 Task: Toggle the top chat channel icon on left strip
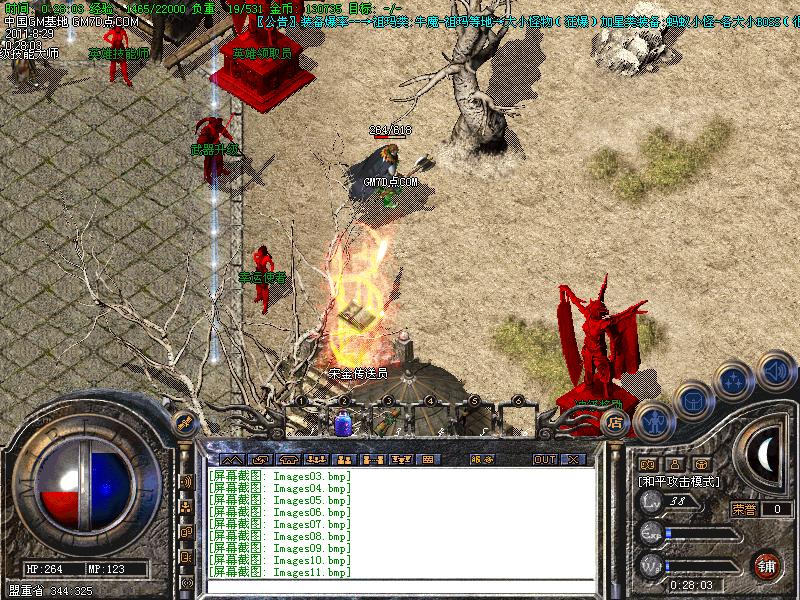186,482
